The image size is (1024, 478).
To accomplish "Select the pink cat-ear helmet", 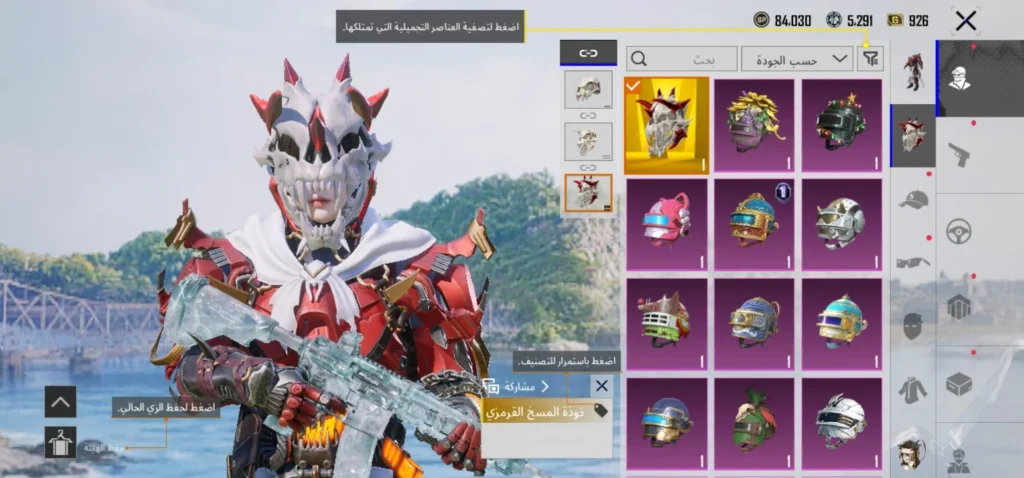I will pos(666,225).
